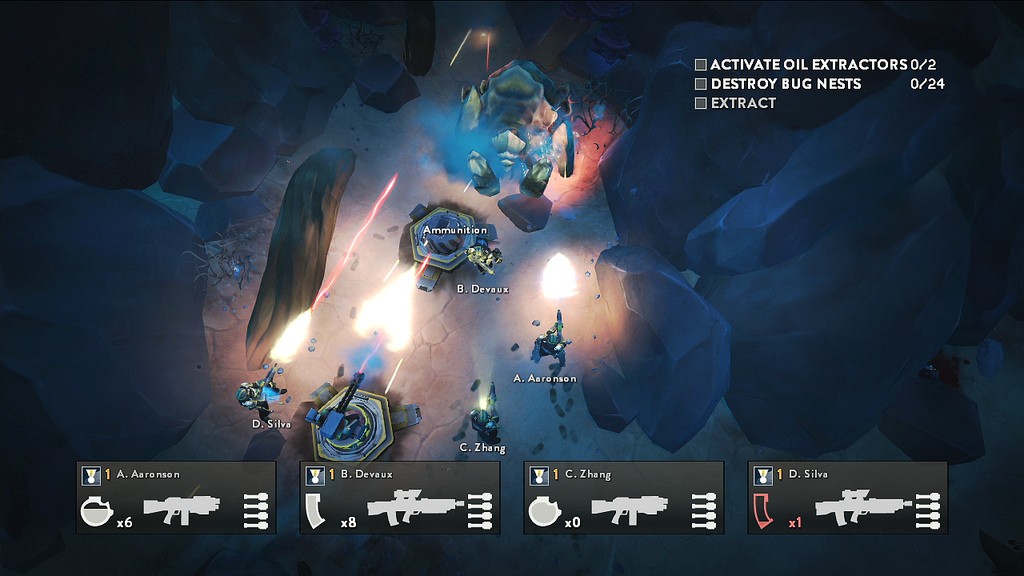
Task: Click the grenade icon in Aaronson's squad panel
Action: point(96,511)
